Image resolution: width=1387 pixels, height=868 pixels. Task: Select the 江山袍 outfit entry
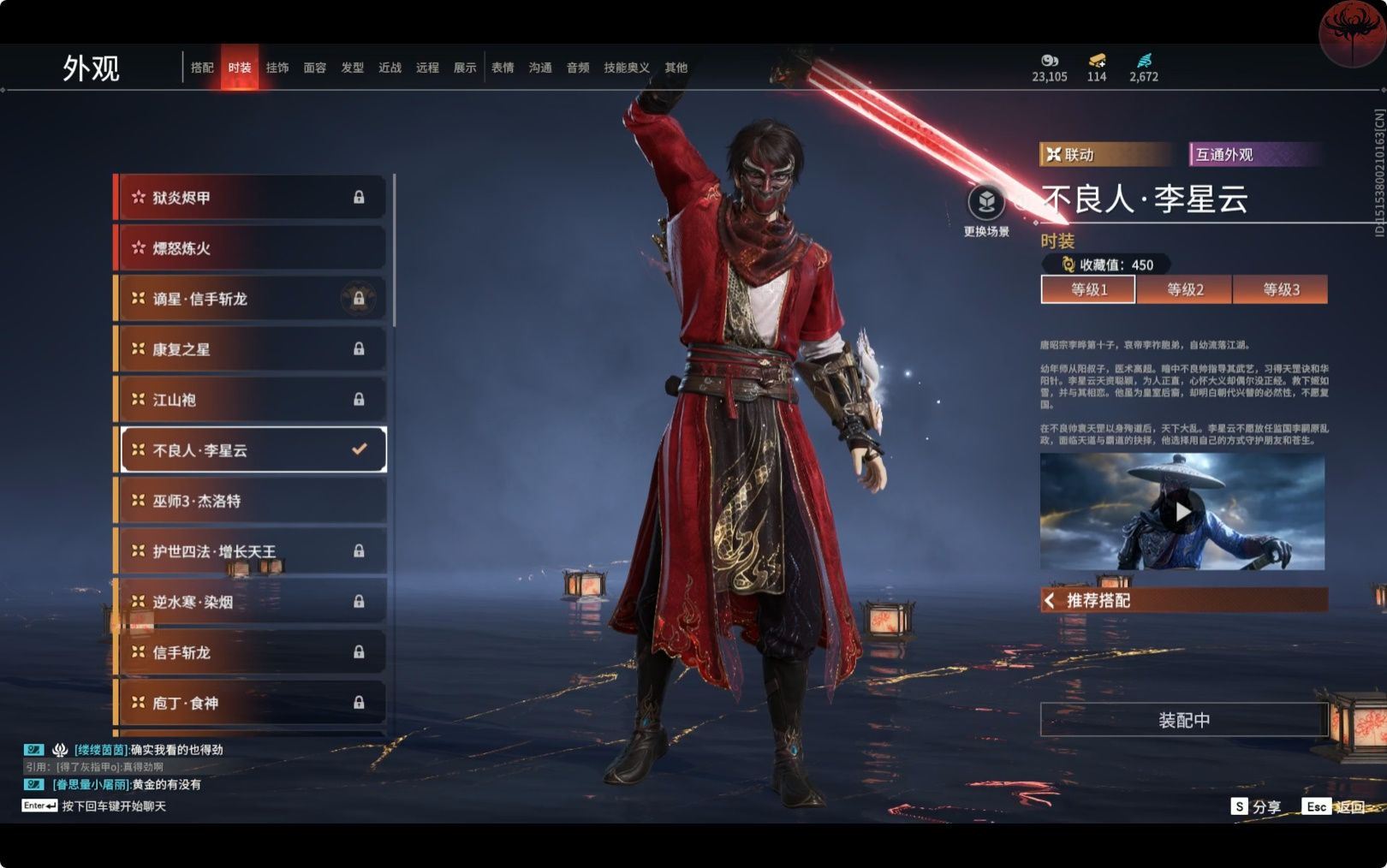(x=250, y=400)
